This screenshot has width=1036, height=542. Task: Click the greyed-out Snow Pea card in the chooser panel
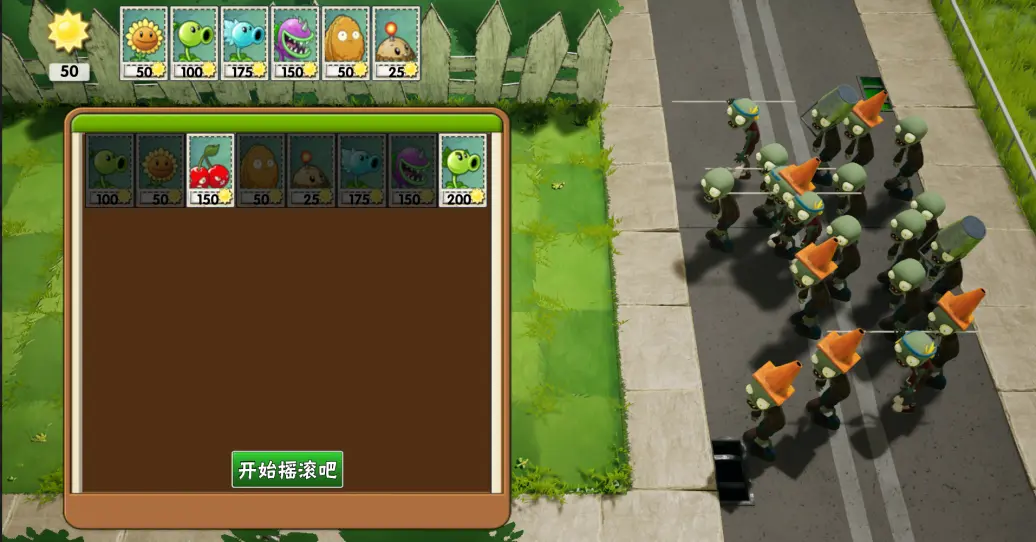(362, 170)
